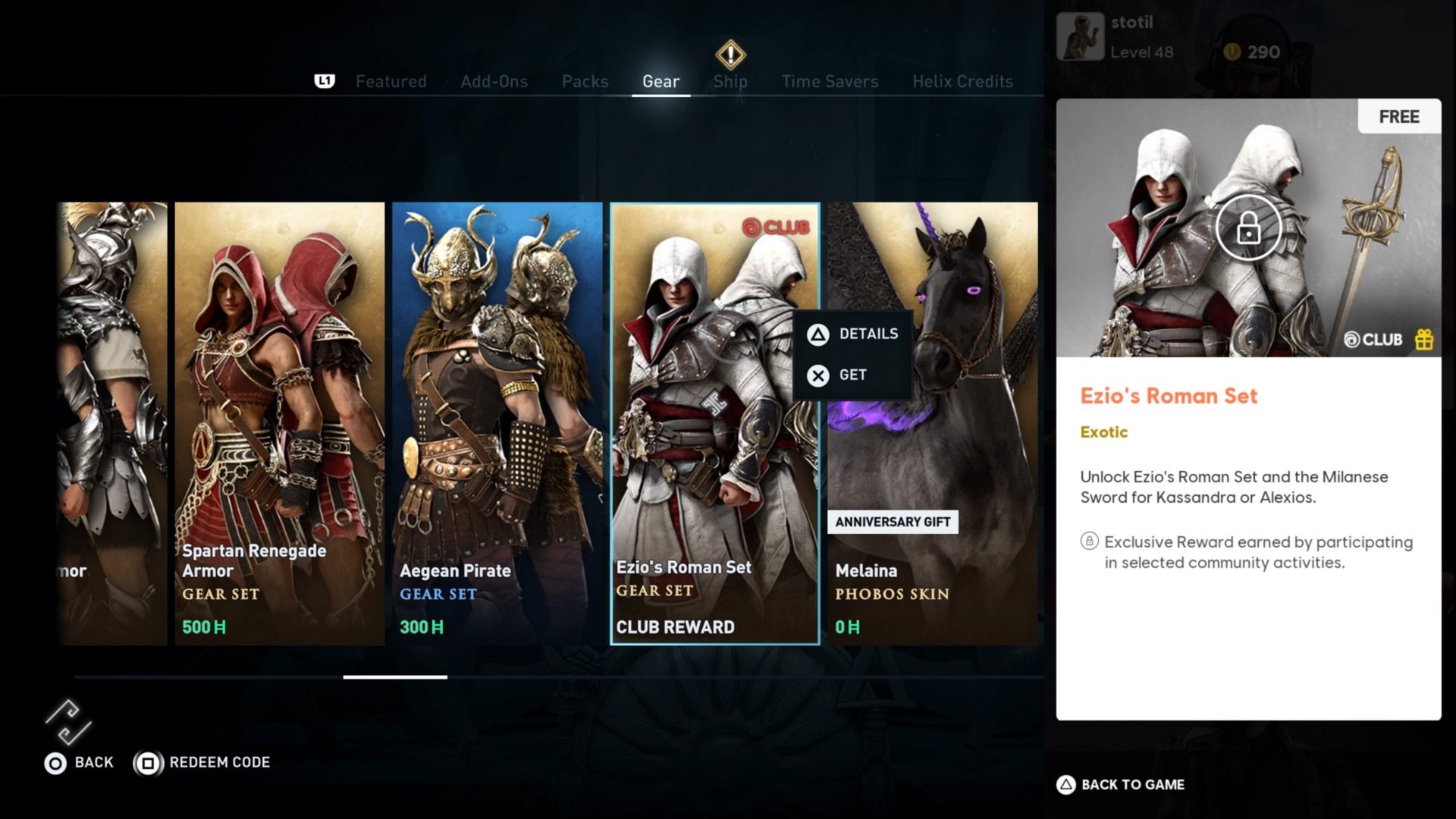
Task: Choose the Aegean Pirate gear set card
Action: pos(497,423)
